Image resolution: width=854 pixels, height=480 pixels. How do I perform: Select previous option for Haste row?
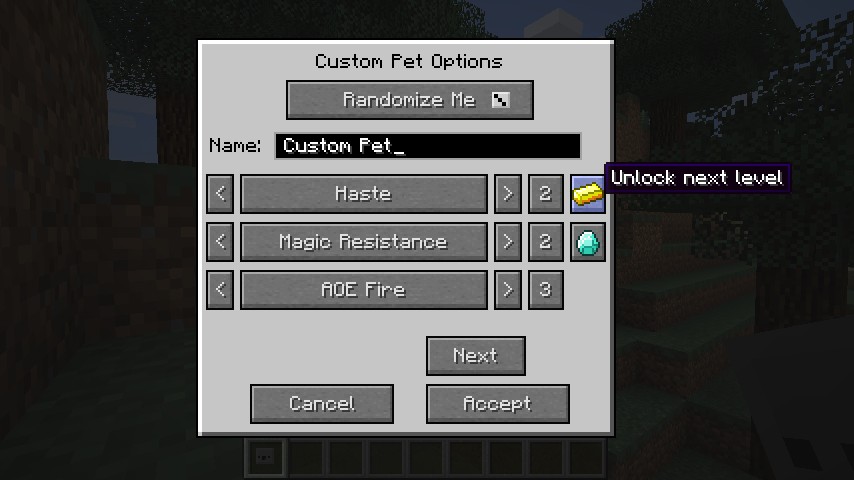pos(220,194)
